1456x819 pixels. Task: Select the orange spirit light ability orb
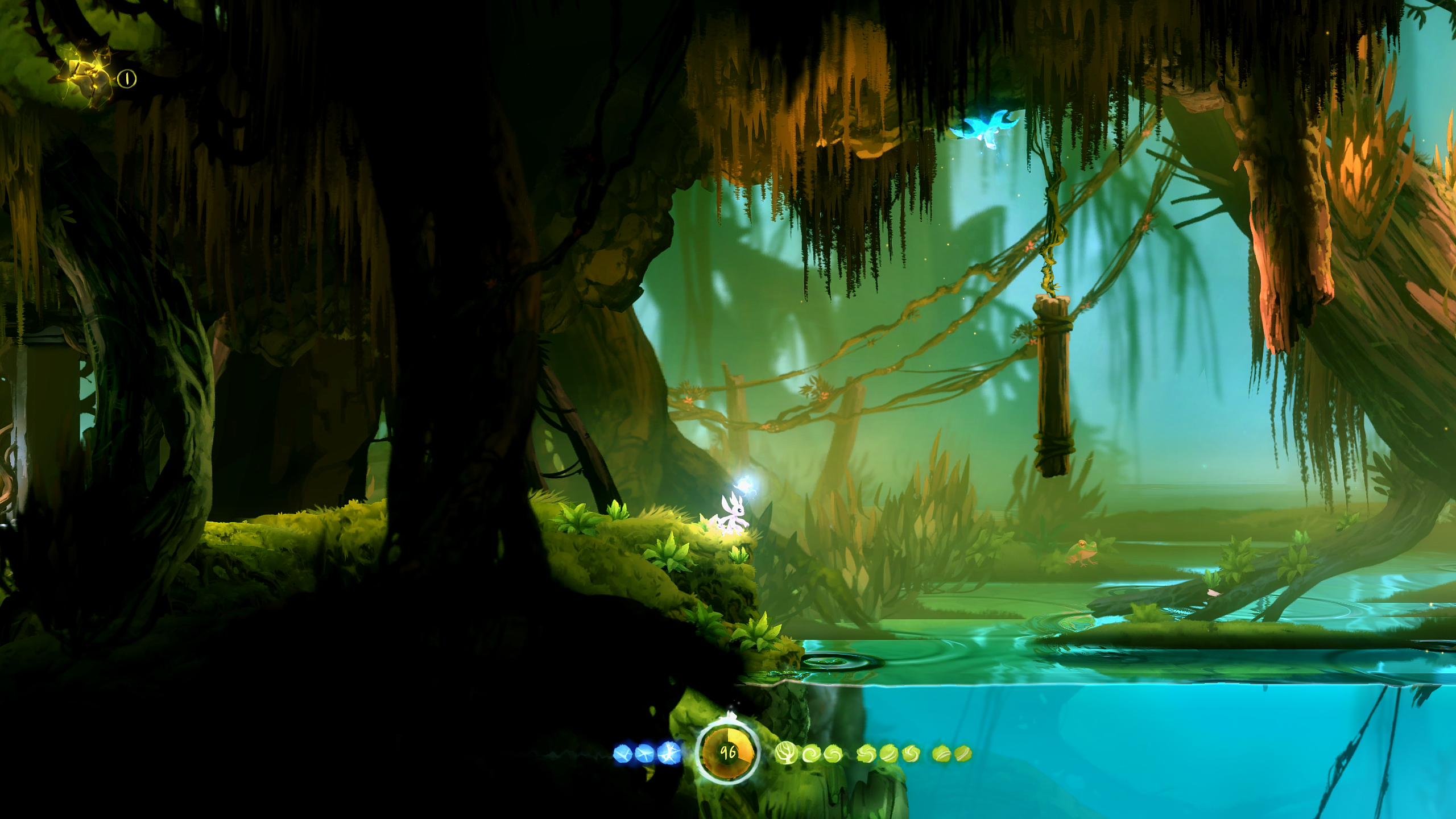(728, 752)
